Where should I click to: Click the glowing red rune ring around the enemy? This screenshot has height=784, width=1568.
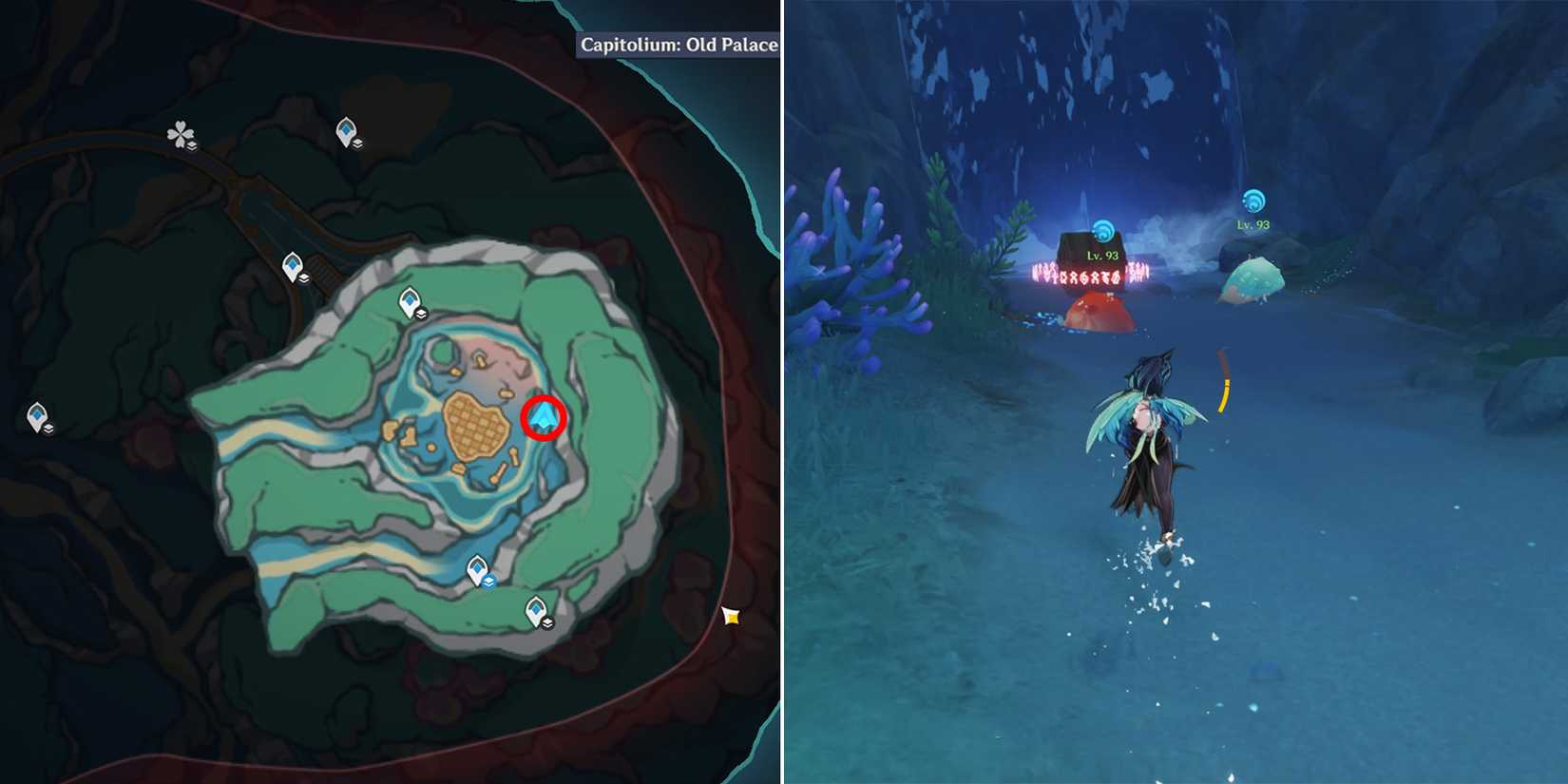1091,276
